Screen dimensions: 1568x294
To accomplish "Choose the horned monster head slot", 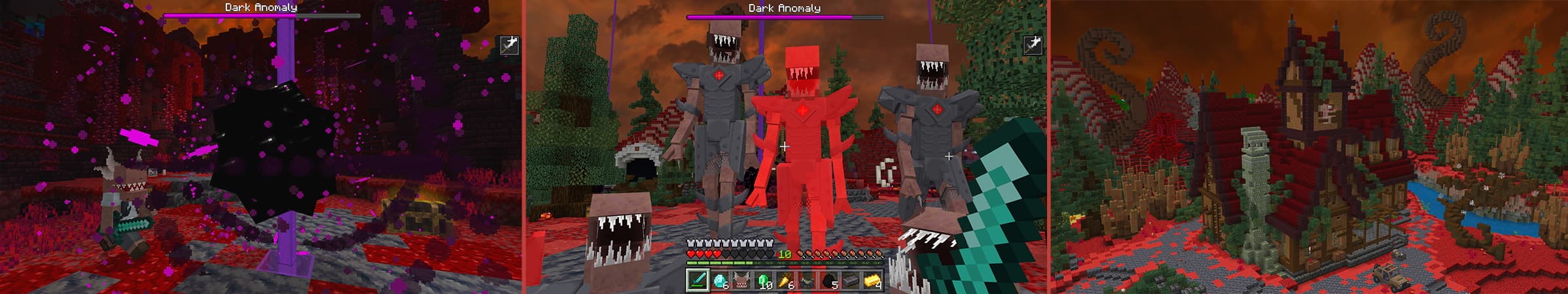I will pos(741,280).
